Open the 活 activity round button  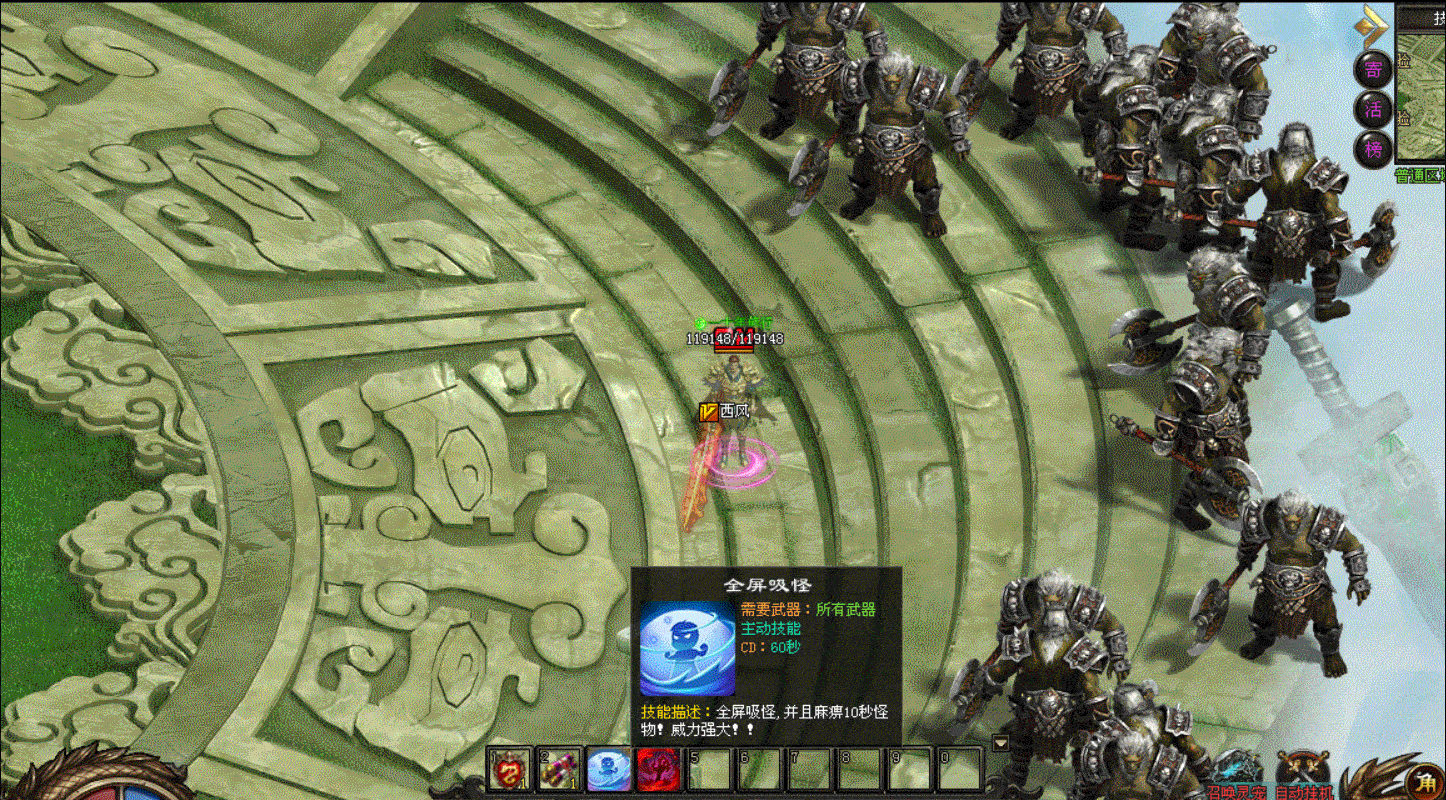[1374, 109]
